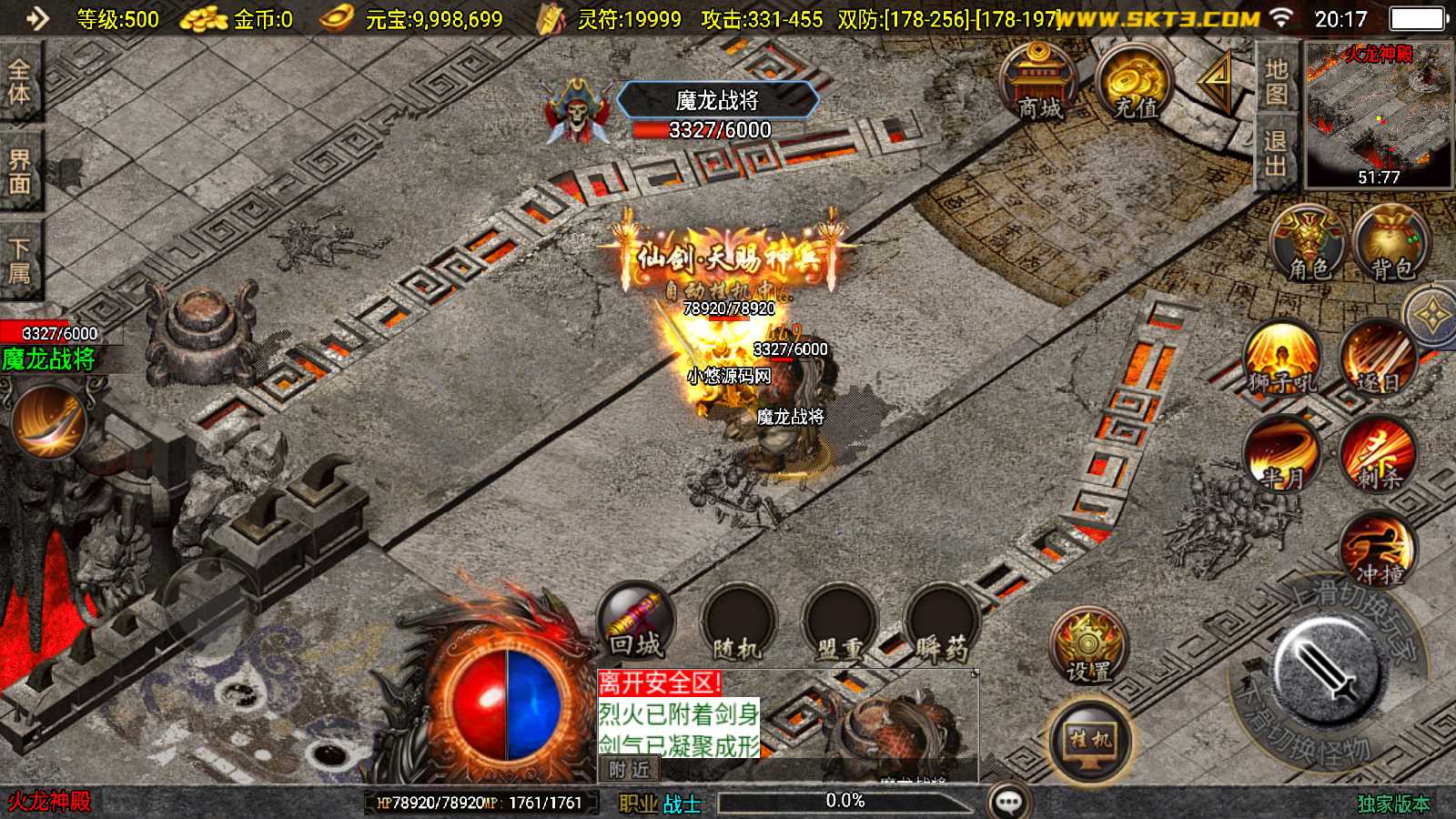Open the 角色 character sheet
This screenshot has width=1456, height=819.
coord(1309,242)
